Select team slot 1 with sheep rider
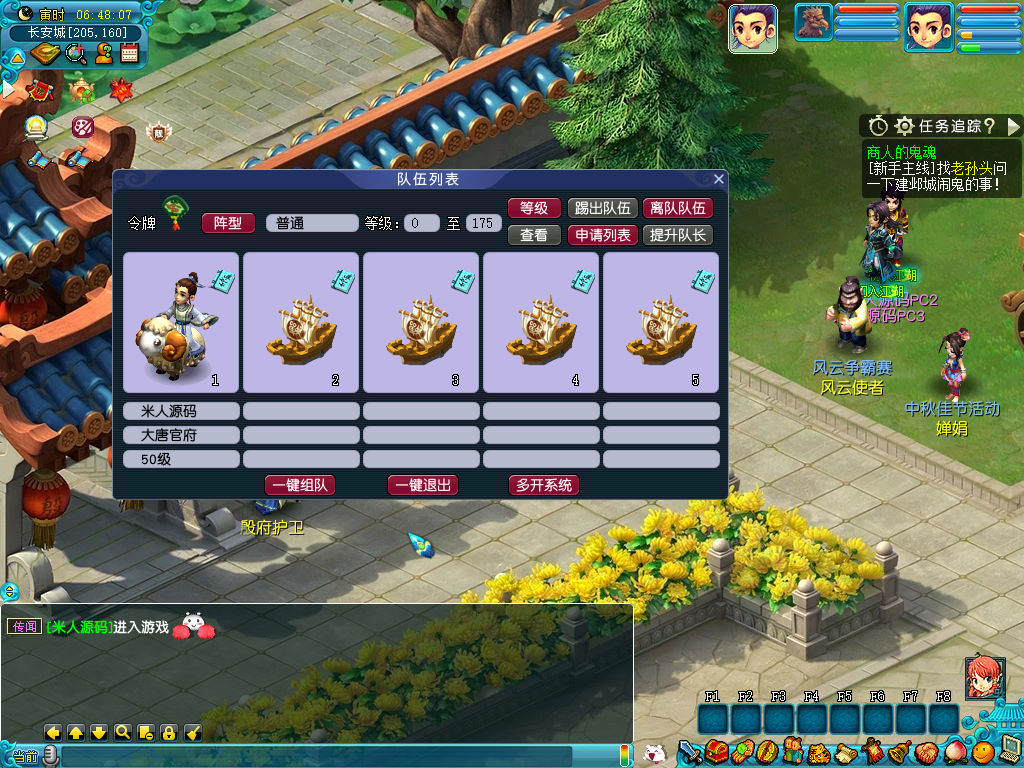 [181, 322]
